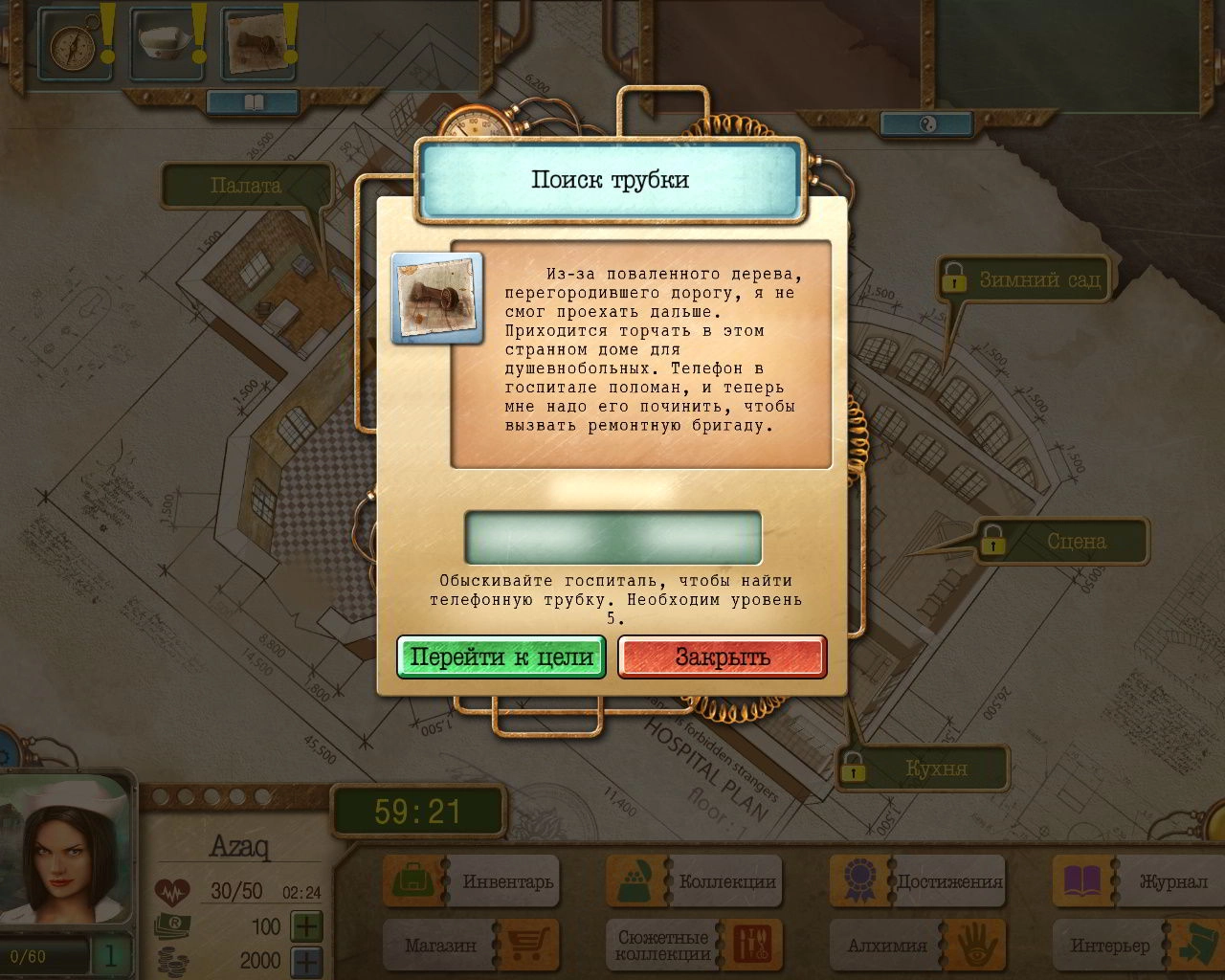Open the Коллекции collections menu
This screenshot has width=1225, height=980.
tap(695, 881)
